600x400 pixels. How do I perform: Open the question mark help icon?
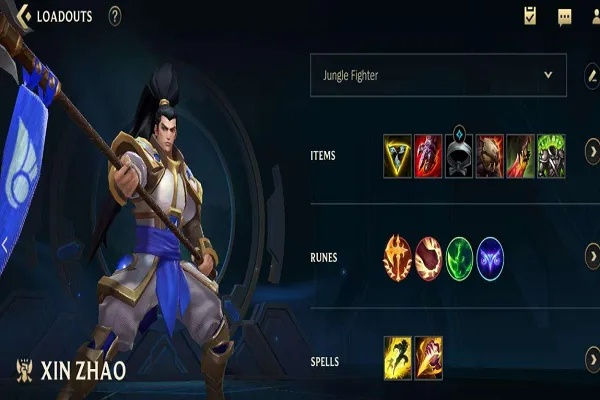click(115, 16)
